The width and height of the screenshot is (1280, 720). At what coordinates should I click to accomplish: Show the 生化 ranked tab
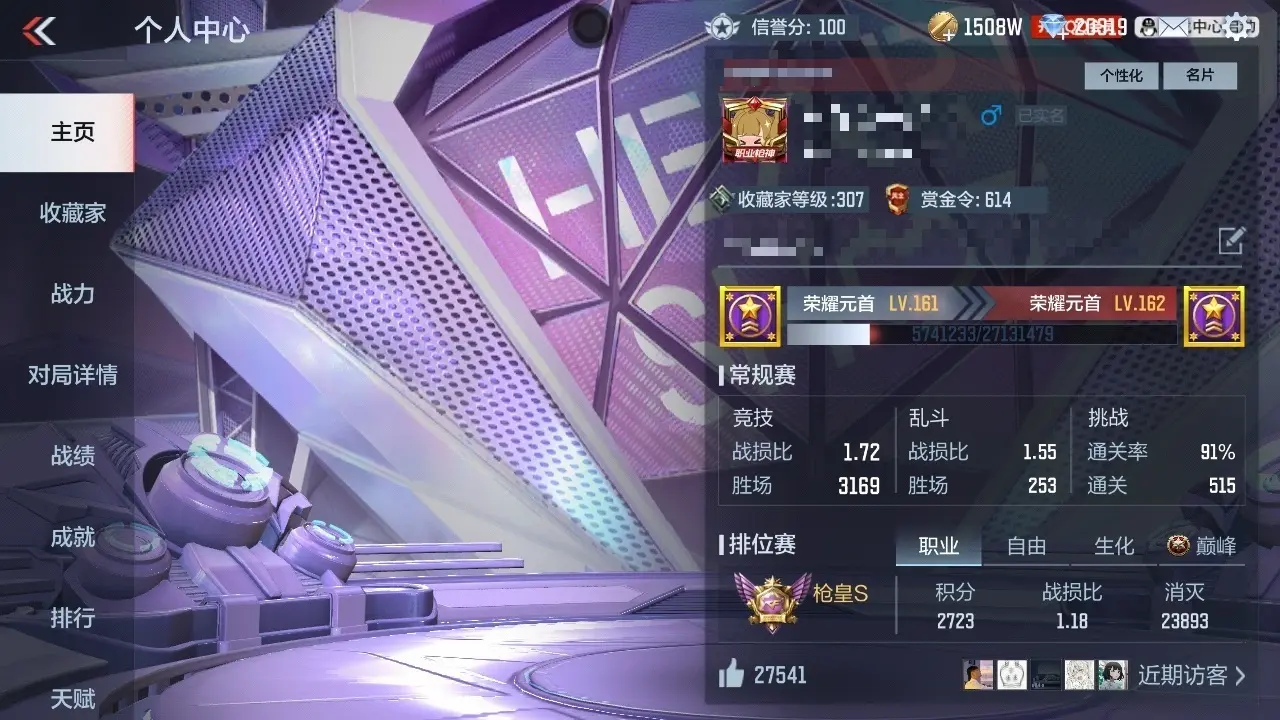click(1113, 546)
